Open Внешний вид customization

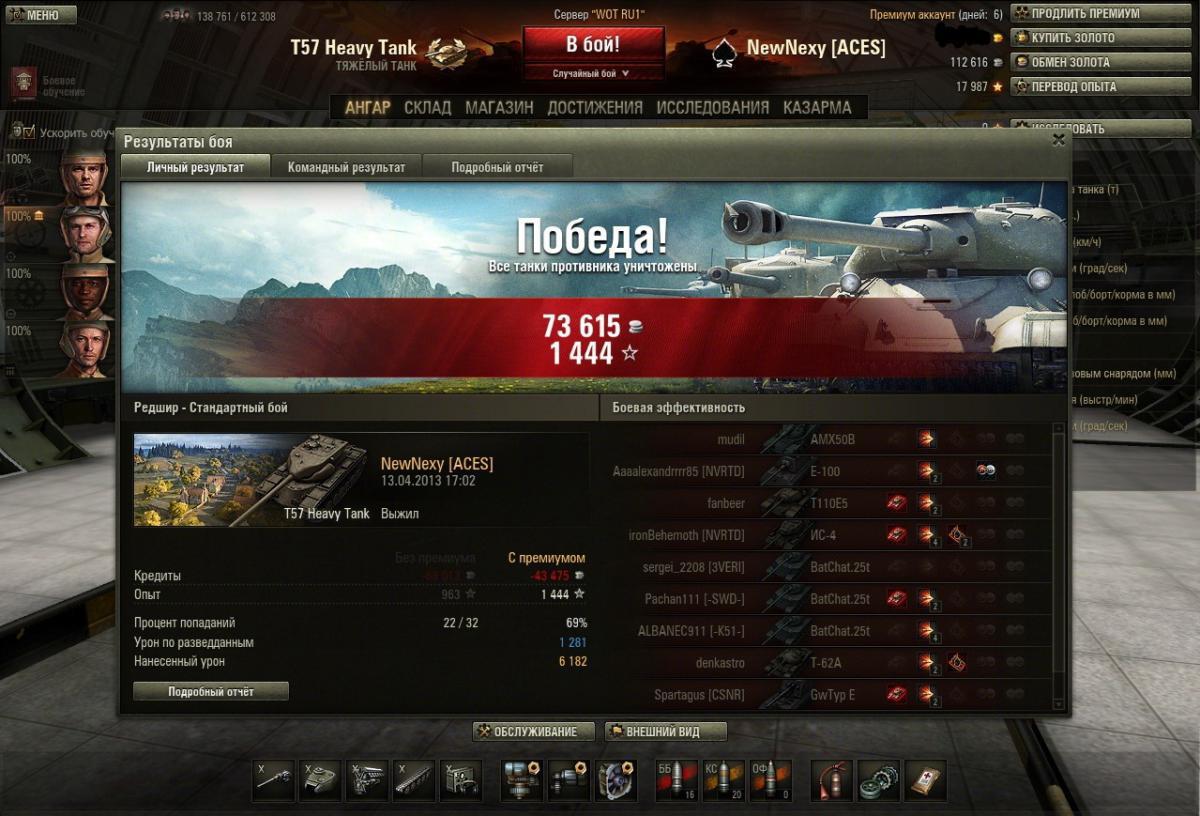click(665, 732)
